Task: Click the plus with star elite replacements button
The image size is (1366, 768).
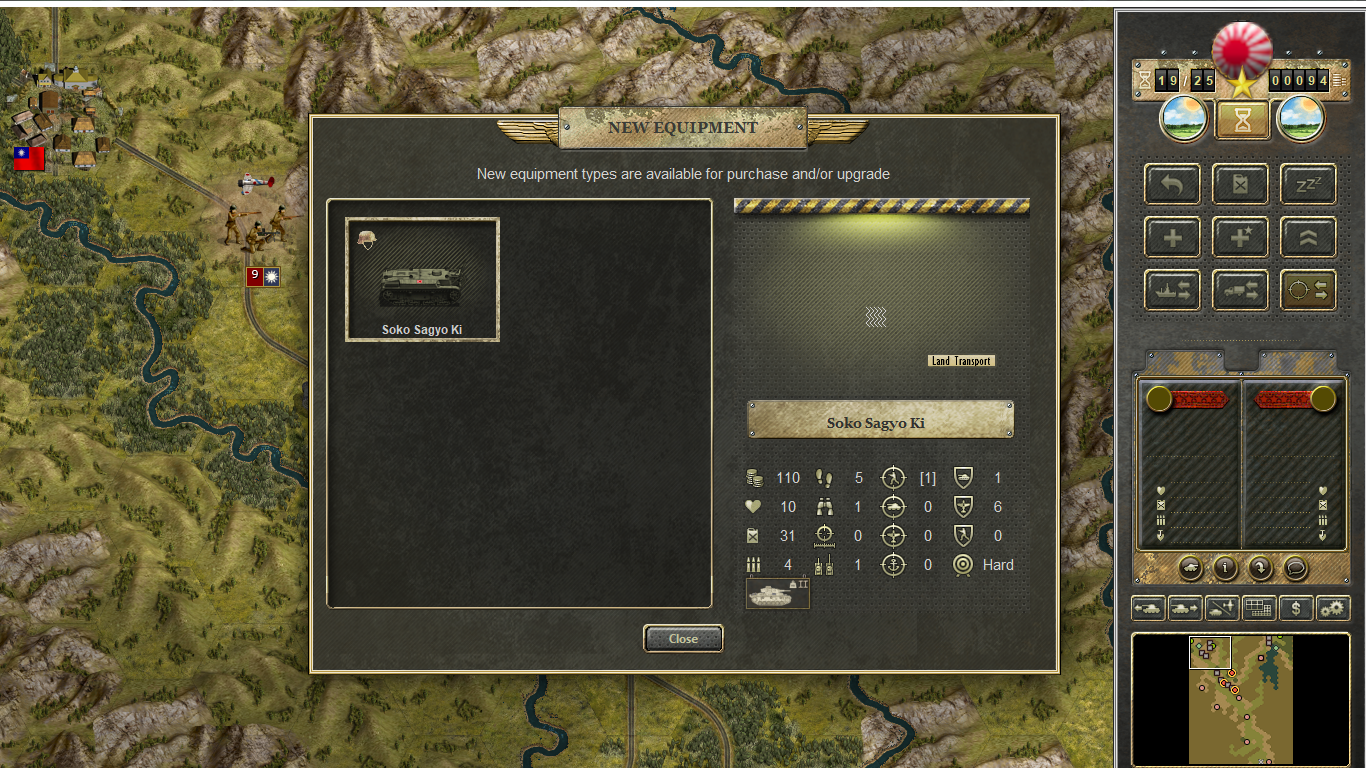Action: point(1240,237)
